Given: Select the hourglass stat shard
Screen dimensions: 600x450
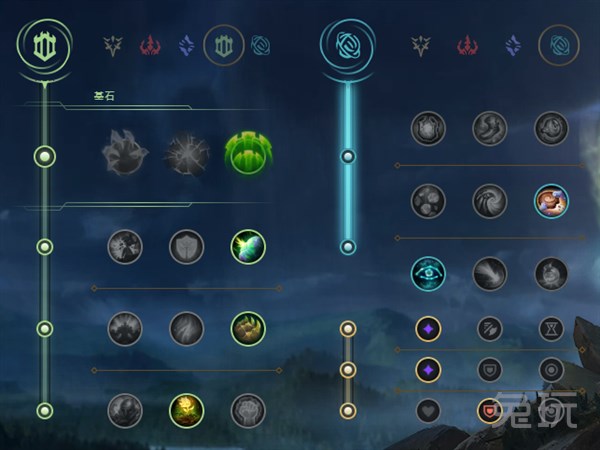Looking at the screenshot, I should click(551, 328).
